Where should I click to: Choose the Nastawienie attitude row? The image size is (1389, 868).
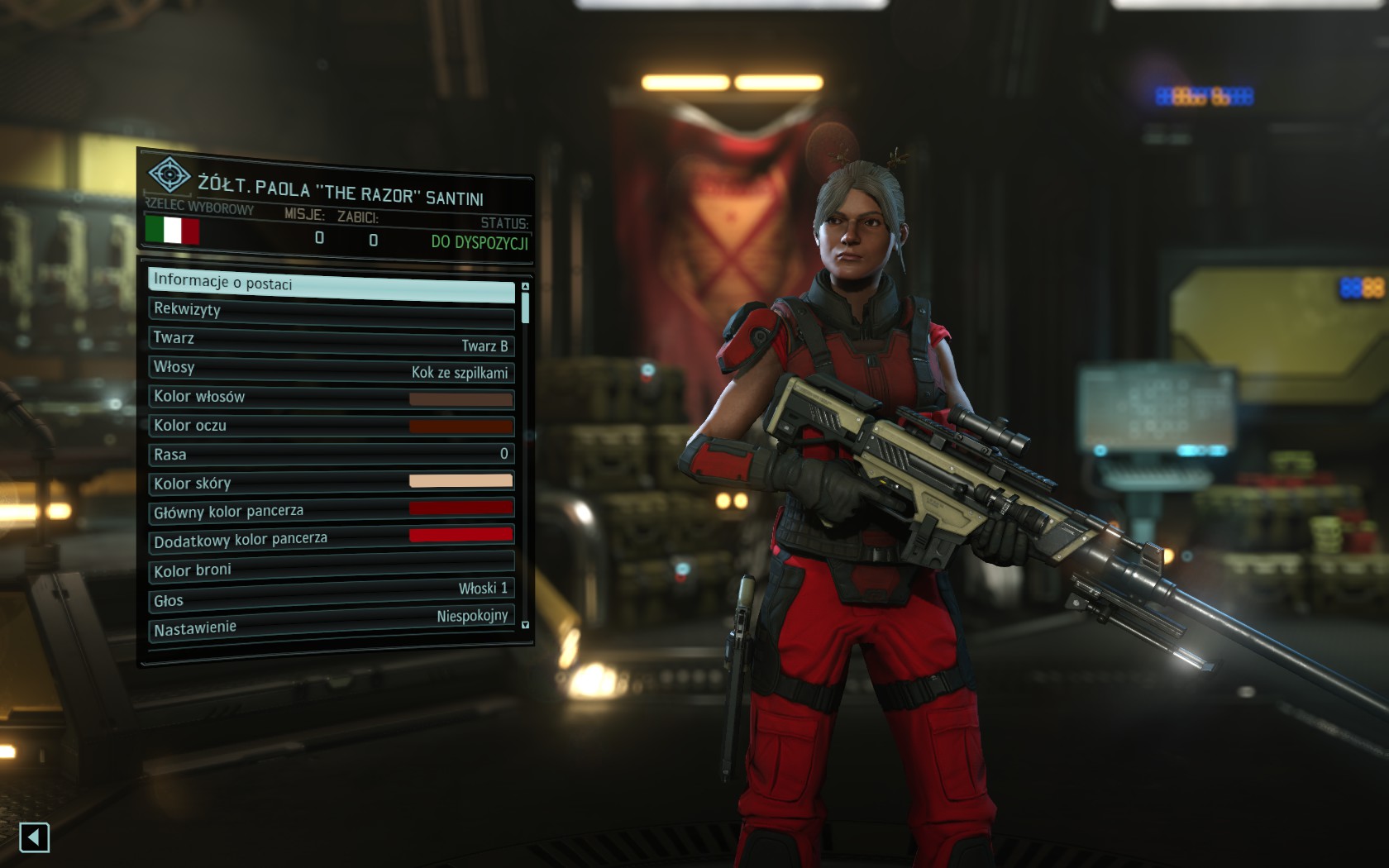coord(331,622)
